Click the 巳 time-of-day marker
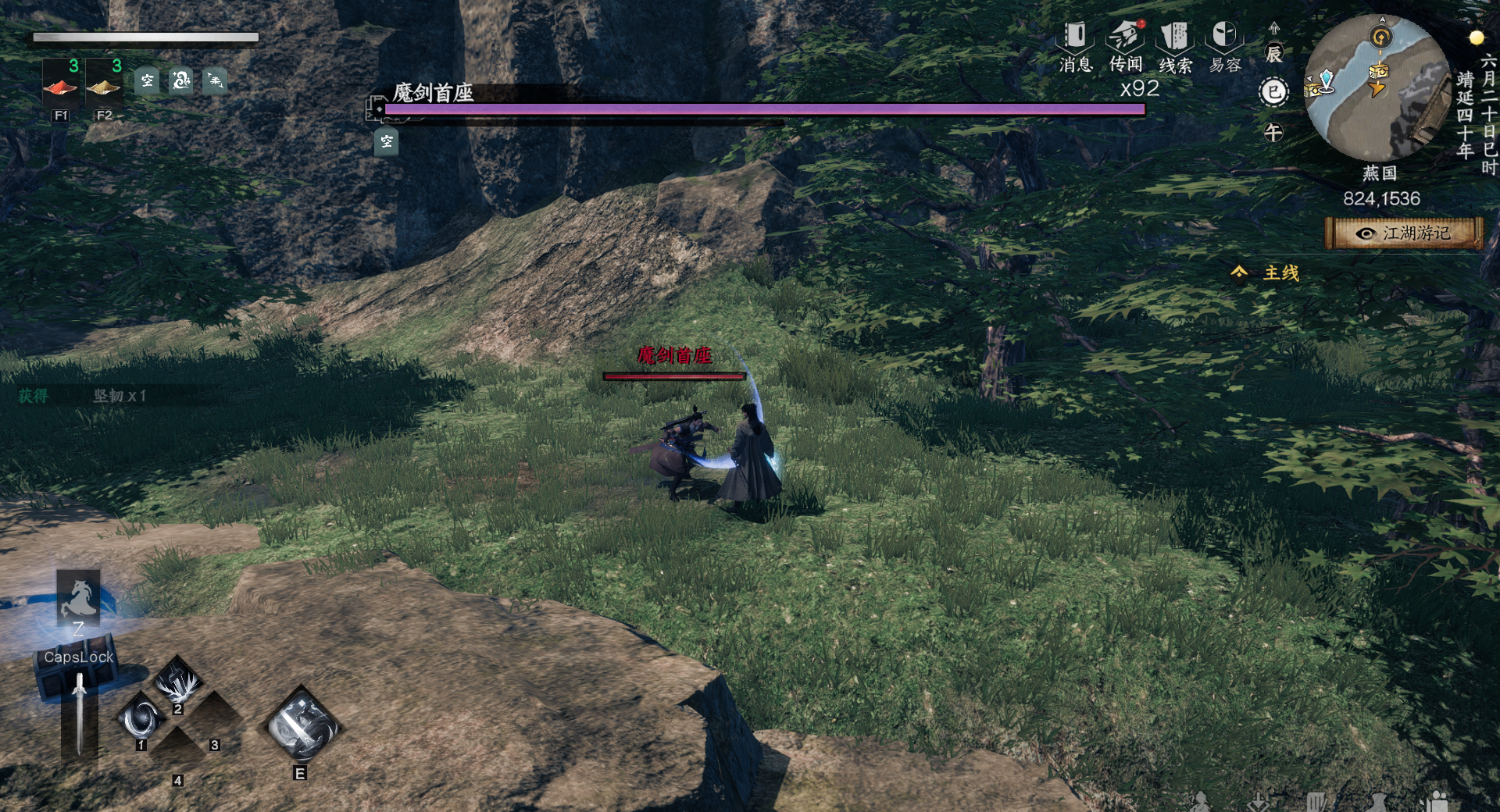Screen dimensions: 1500x812 click(x=1273, y=92)
